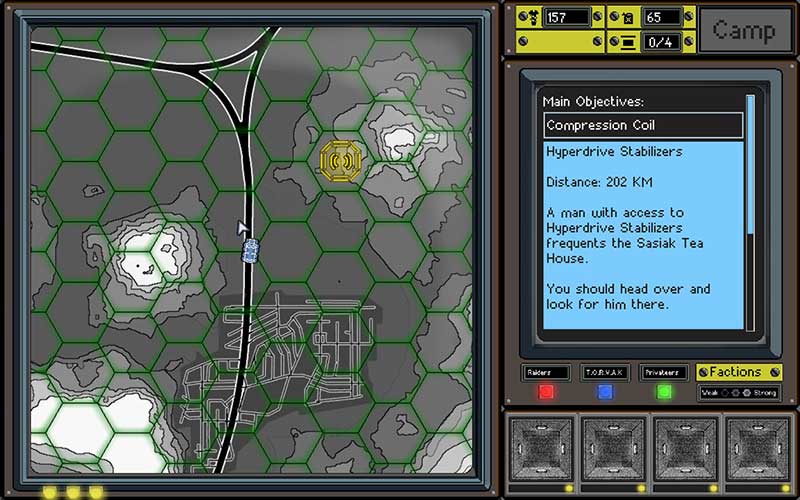Select the Compression Coil objective
The height and width of the screenshot is (500, 800).
pos(643,126)
